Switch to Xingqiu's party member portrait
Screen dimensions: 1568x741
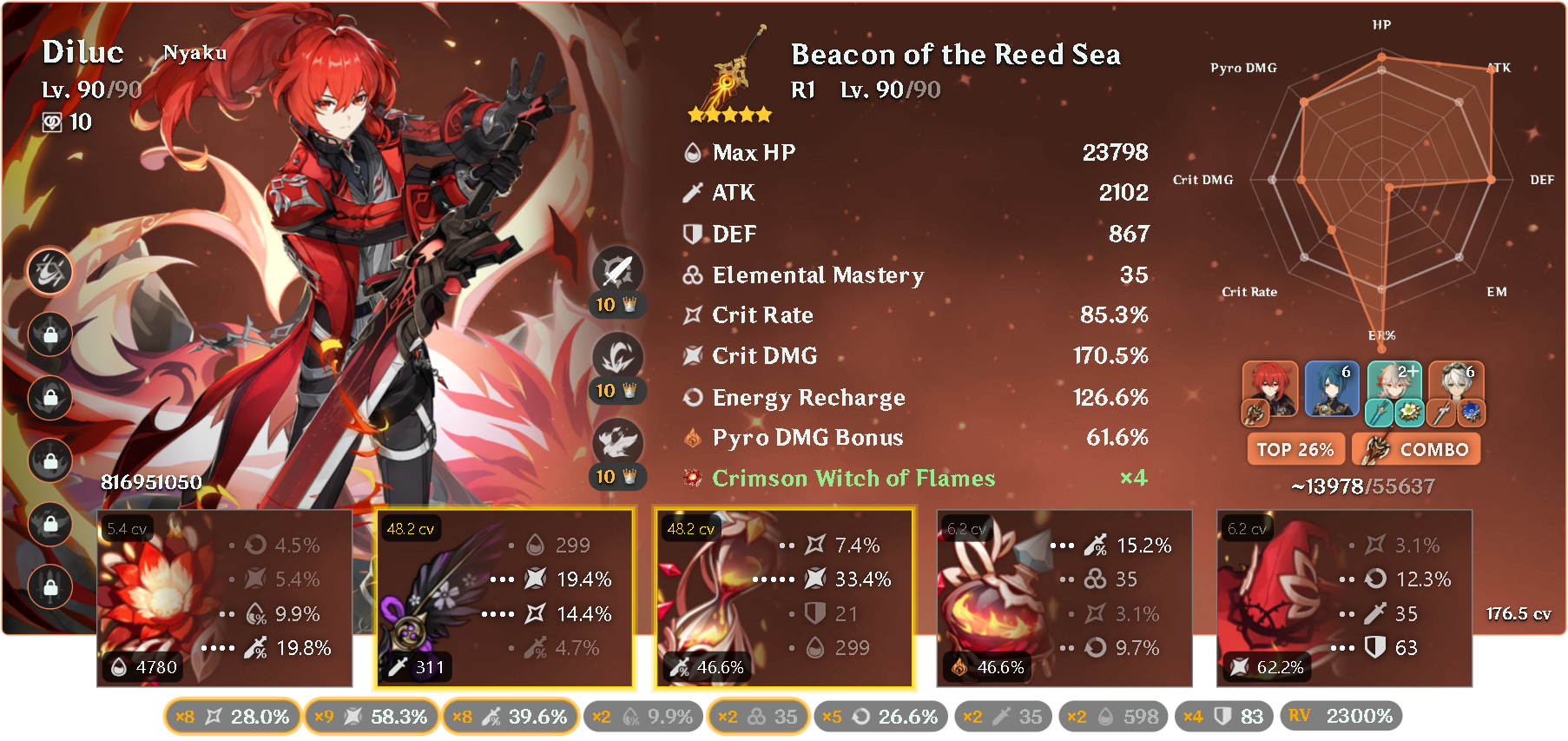click(x=1333, y=388)
